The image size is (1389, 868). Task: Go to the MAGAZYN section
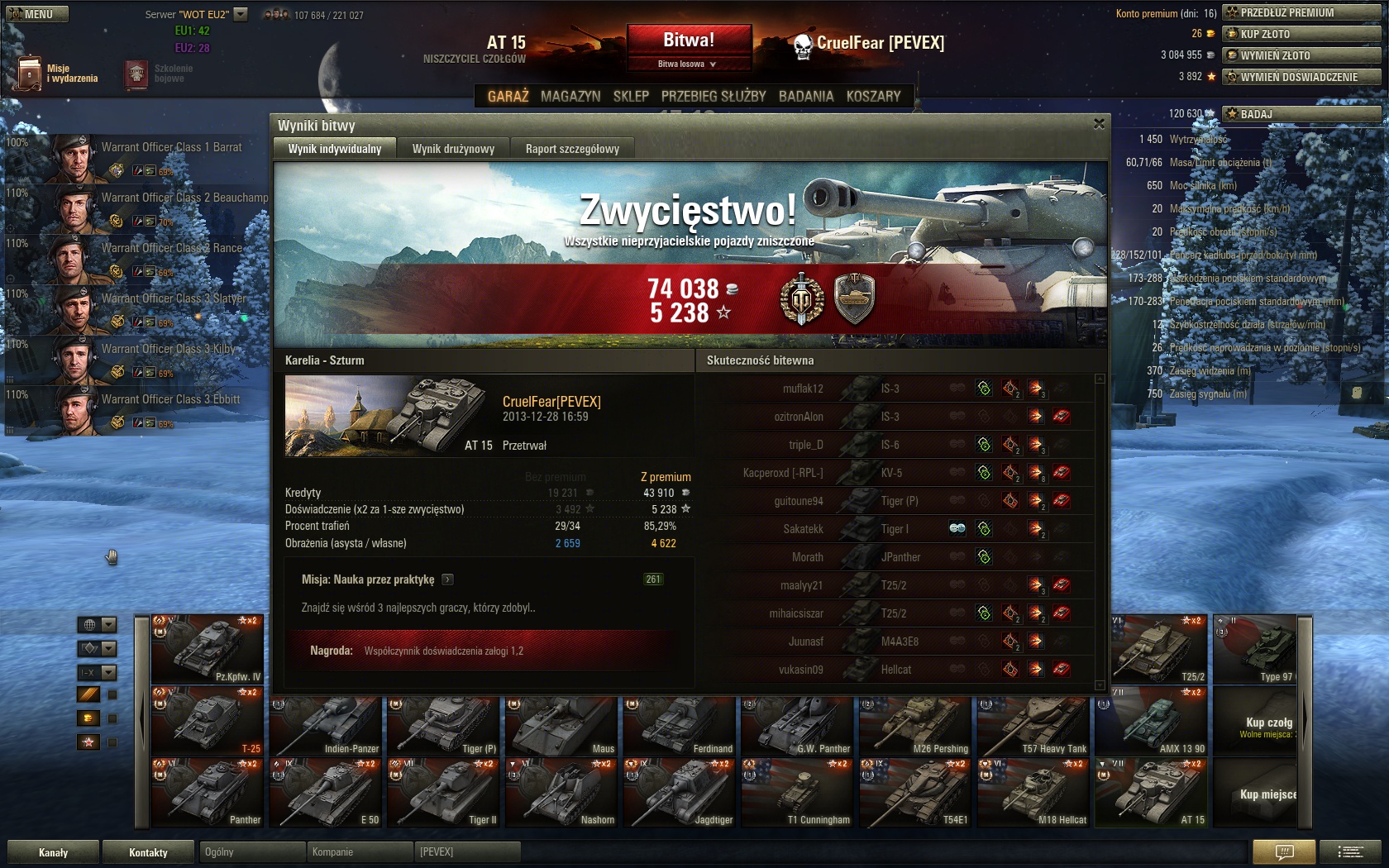tap(570, 96)
